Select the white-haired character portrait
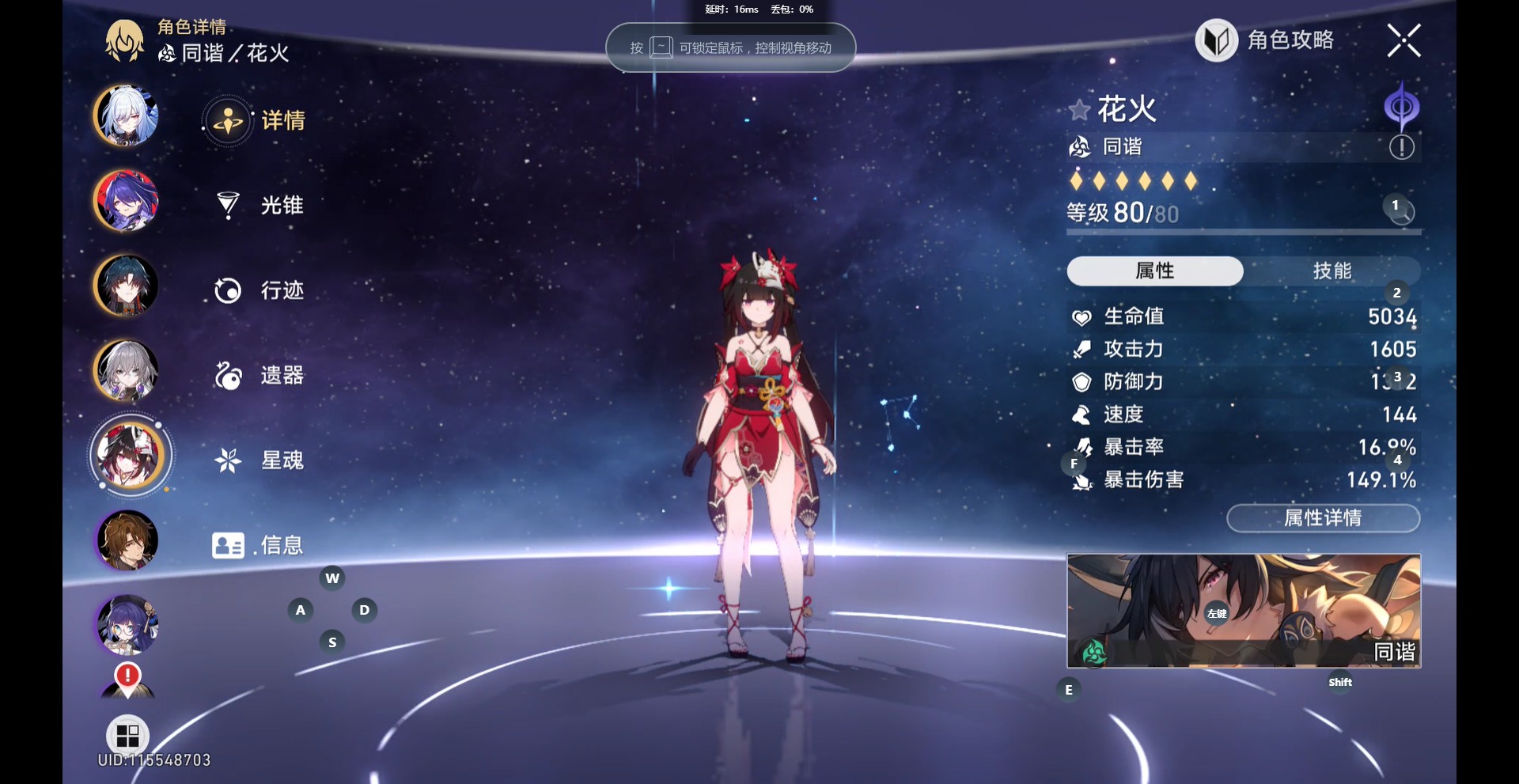The image size is (1519, 784). click(x=127, y=116)
